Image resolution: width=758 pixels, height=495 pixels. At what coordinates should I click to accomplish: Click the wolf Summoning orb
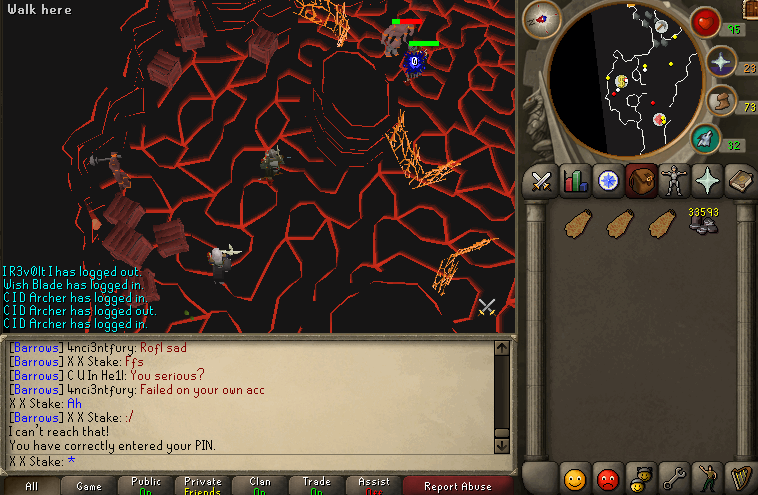tap(705, 137)
